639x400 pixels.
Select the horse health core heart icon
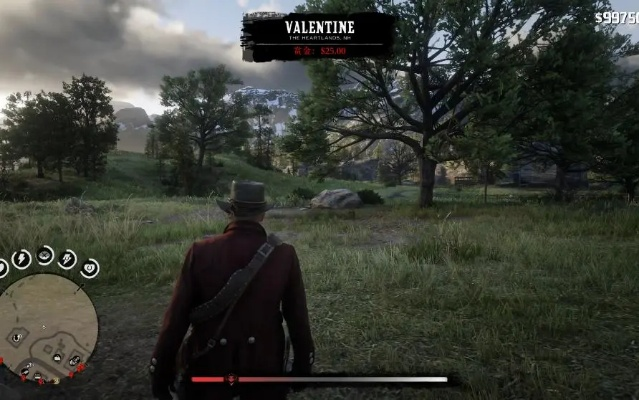tap(89, 268)
